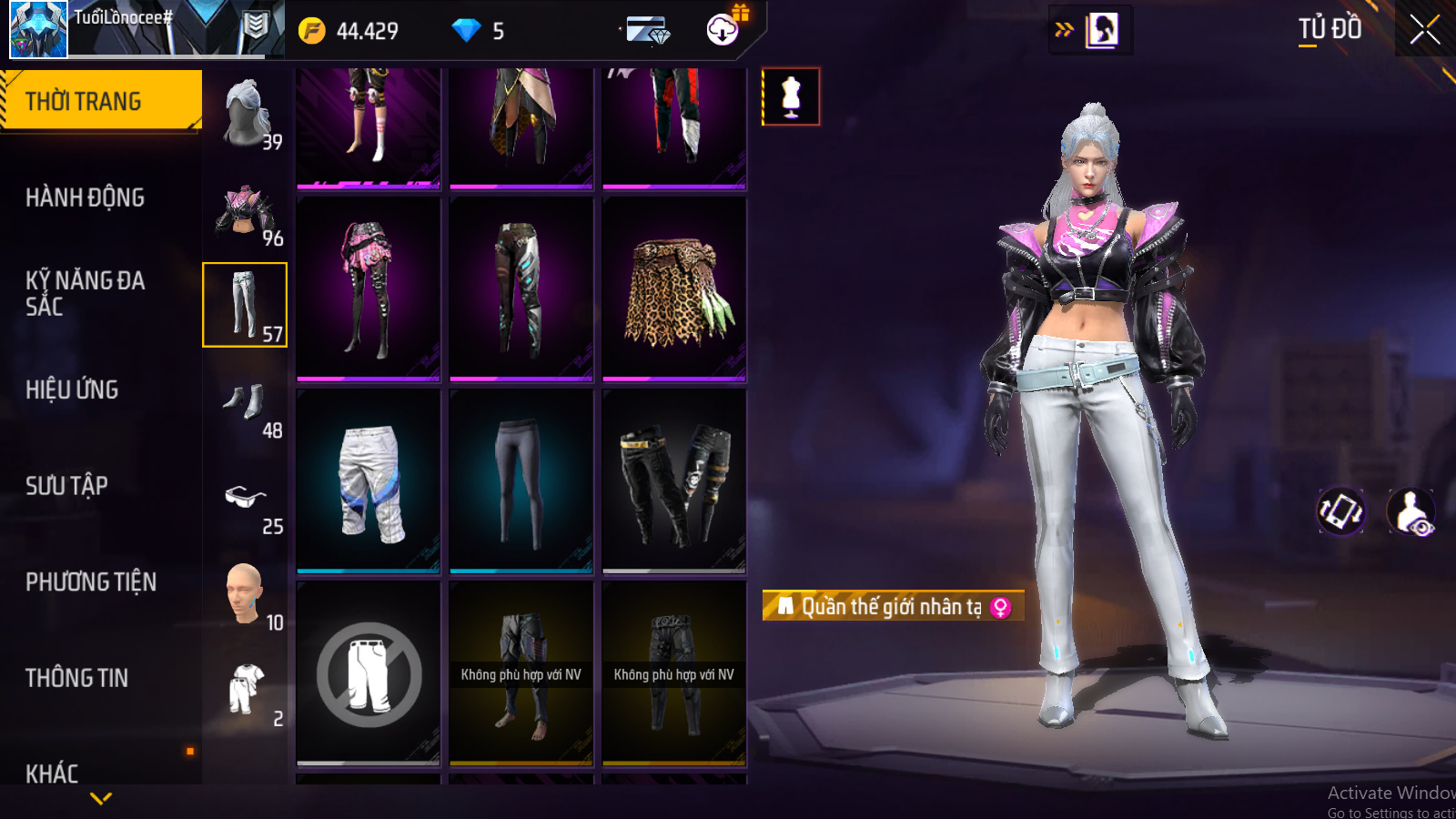The height and width of the screenshot is (819, 1456).
Task: Select the plain dark leggings
Action: [521, 481]
